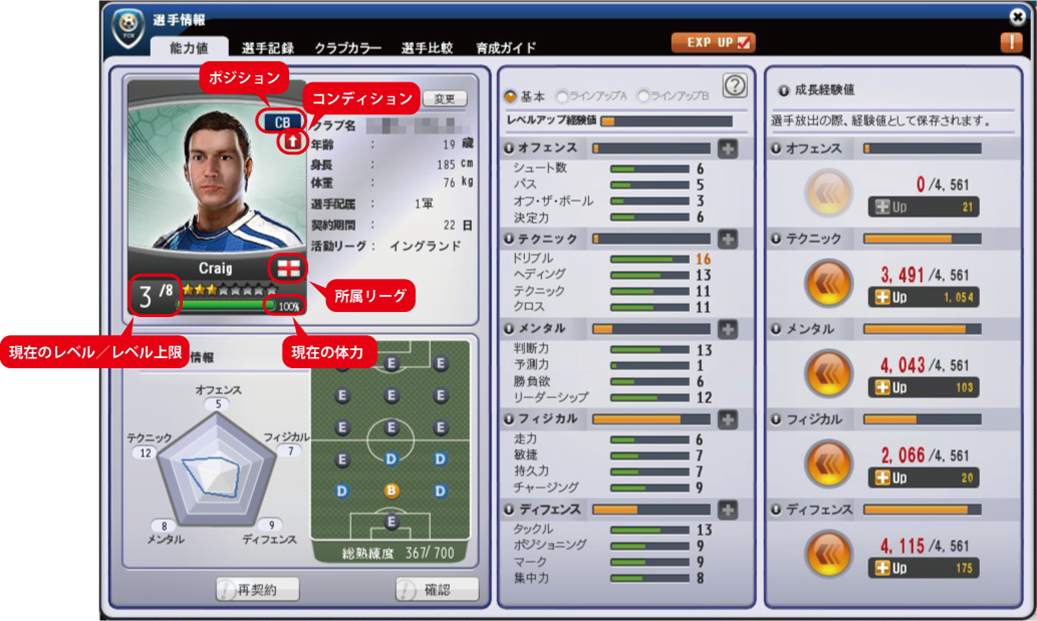Confirm with the 確認 button

[x=437, y=590]
